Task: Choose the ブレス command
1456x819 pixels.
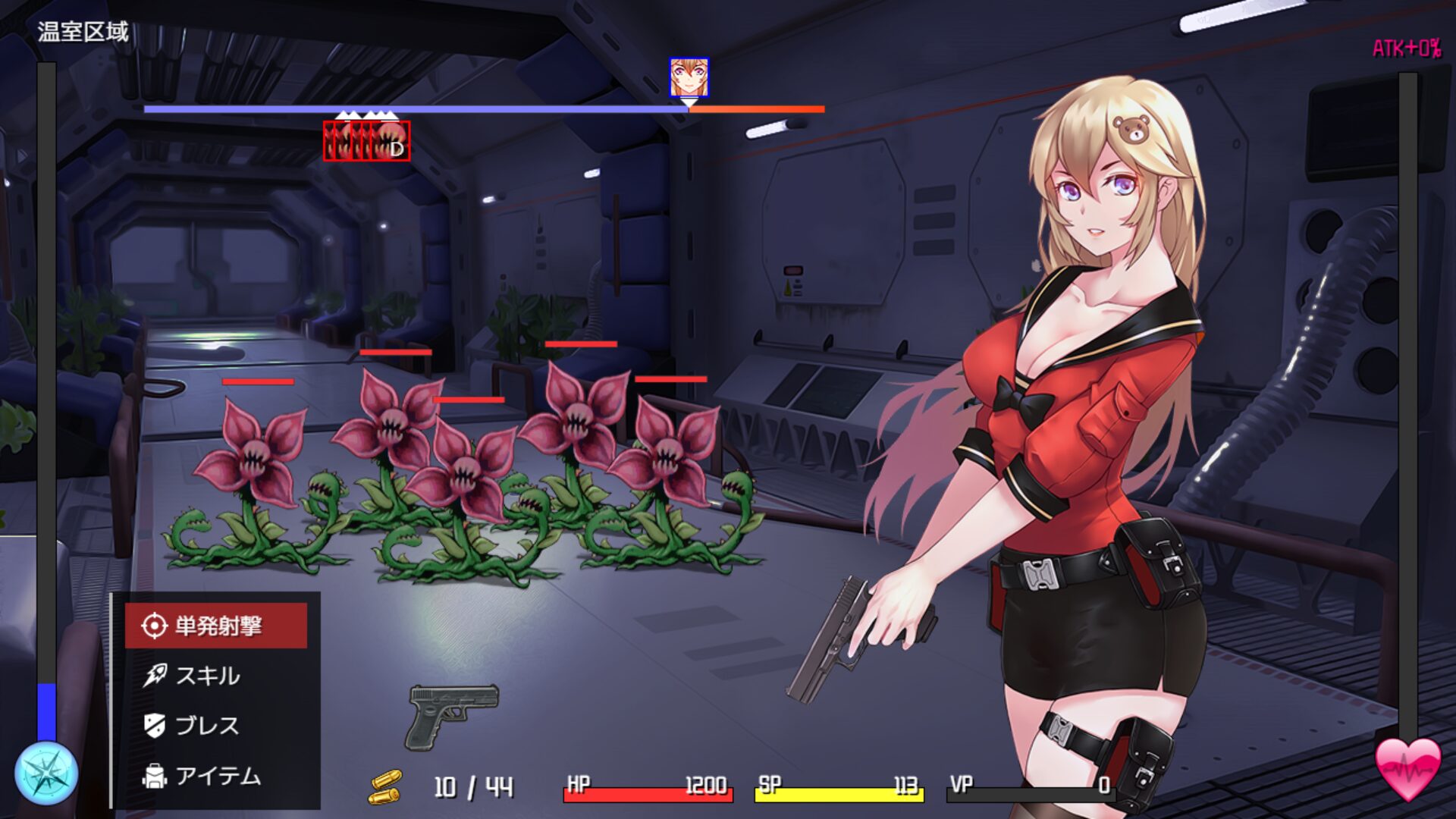Action: 206,726
